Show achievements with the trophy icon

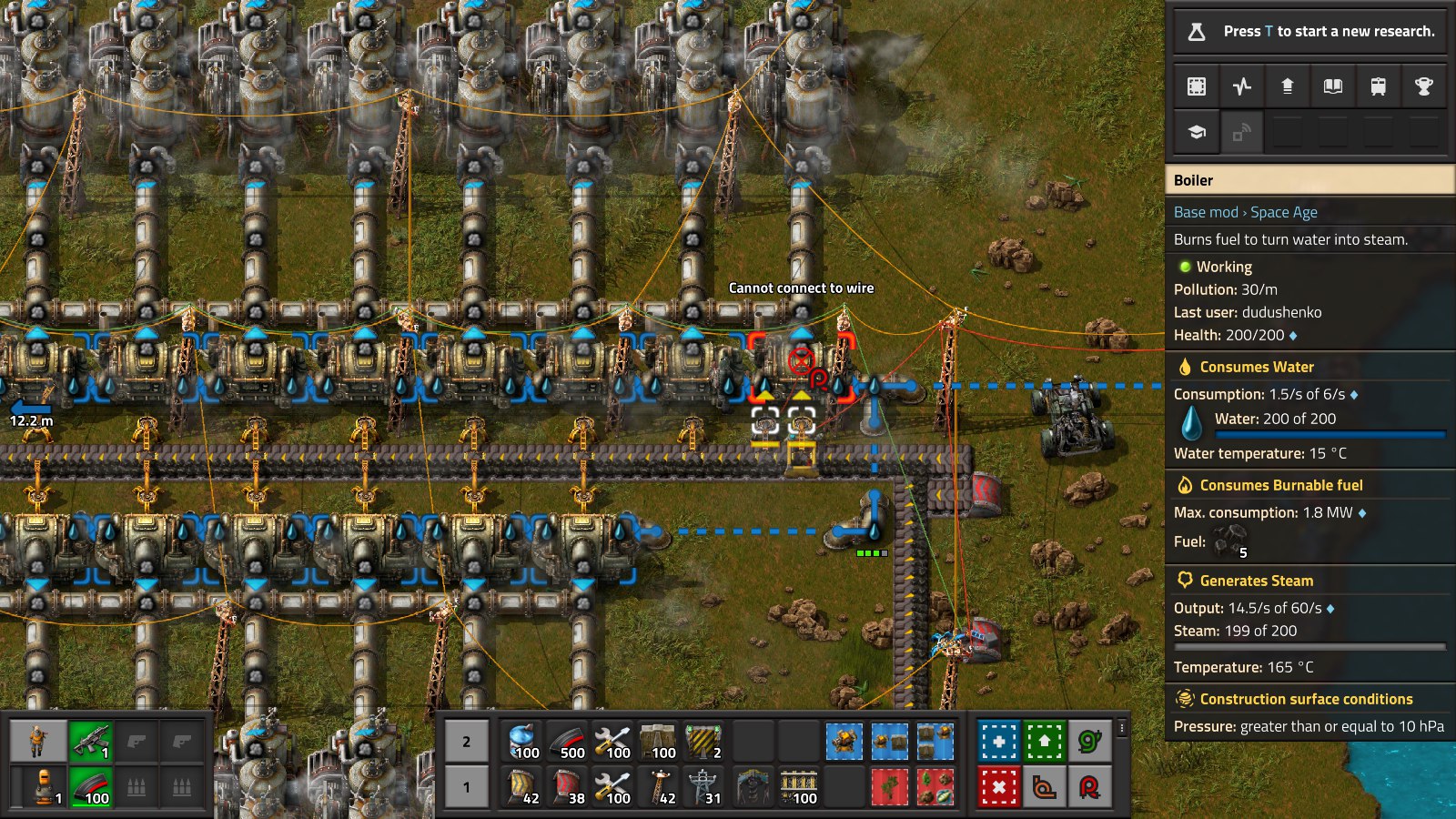pyautogui.click(x=1424, y=86)
